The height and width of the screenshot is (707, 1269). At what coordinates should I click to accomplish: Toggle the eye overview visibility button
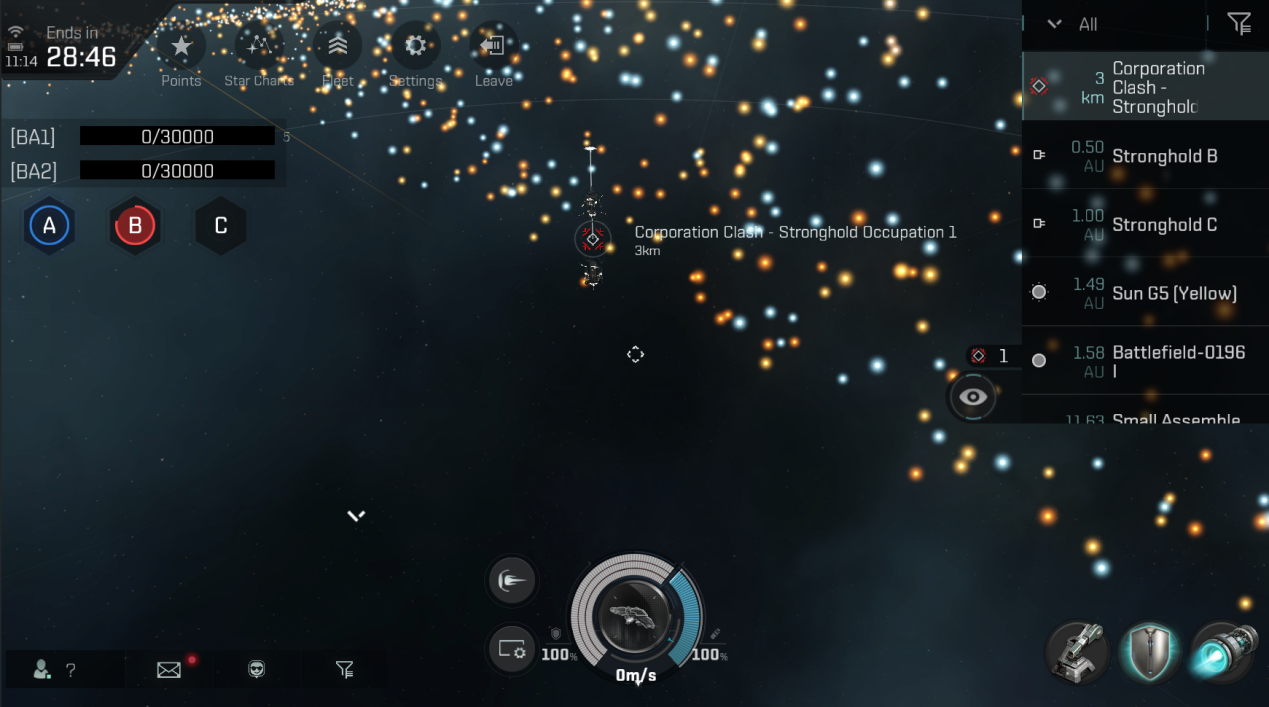[973, 397]
